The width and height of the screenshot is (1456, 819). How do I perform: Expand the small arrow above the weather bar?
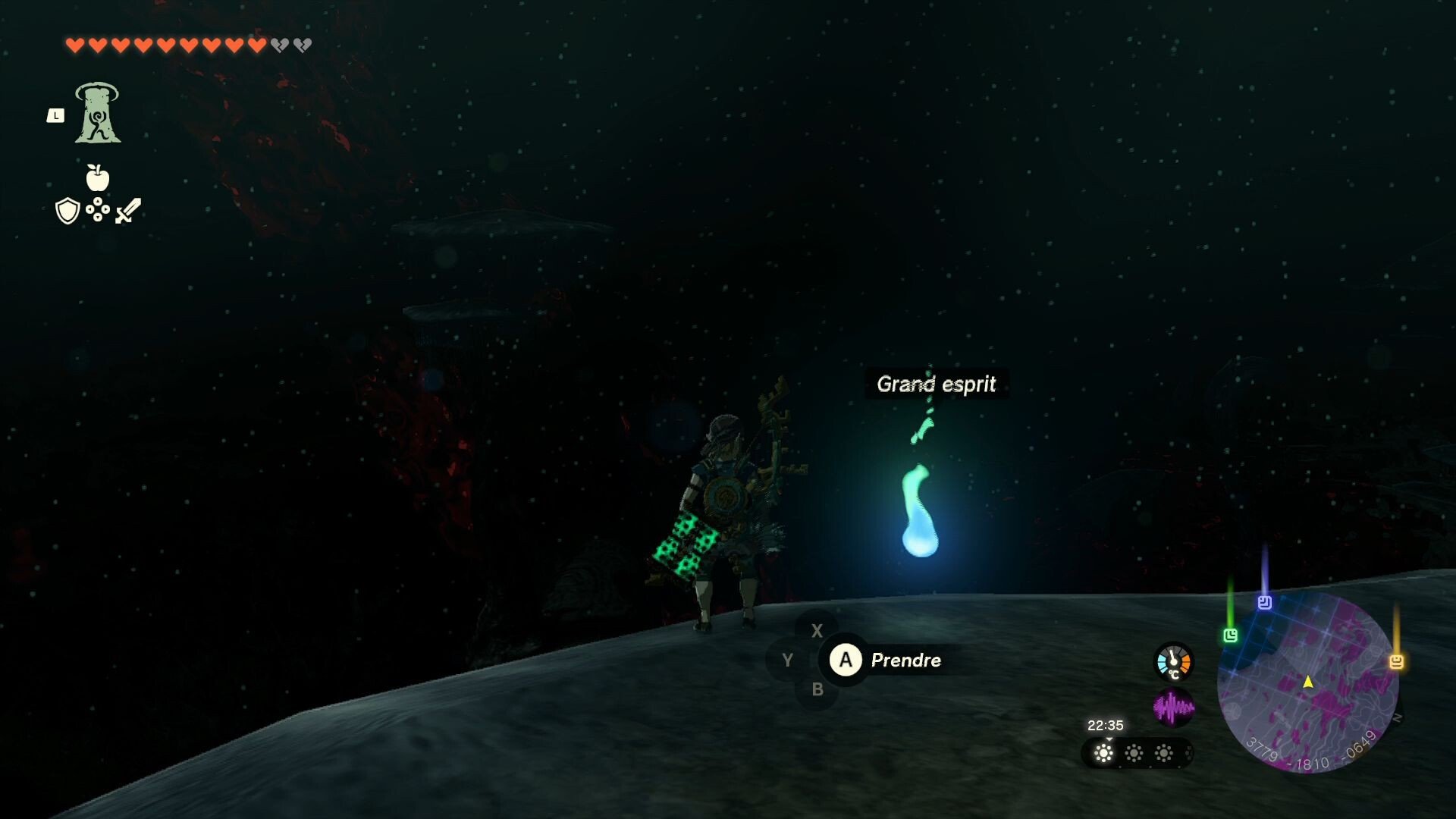[x=1109, y=739]
